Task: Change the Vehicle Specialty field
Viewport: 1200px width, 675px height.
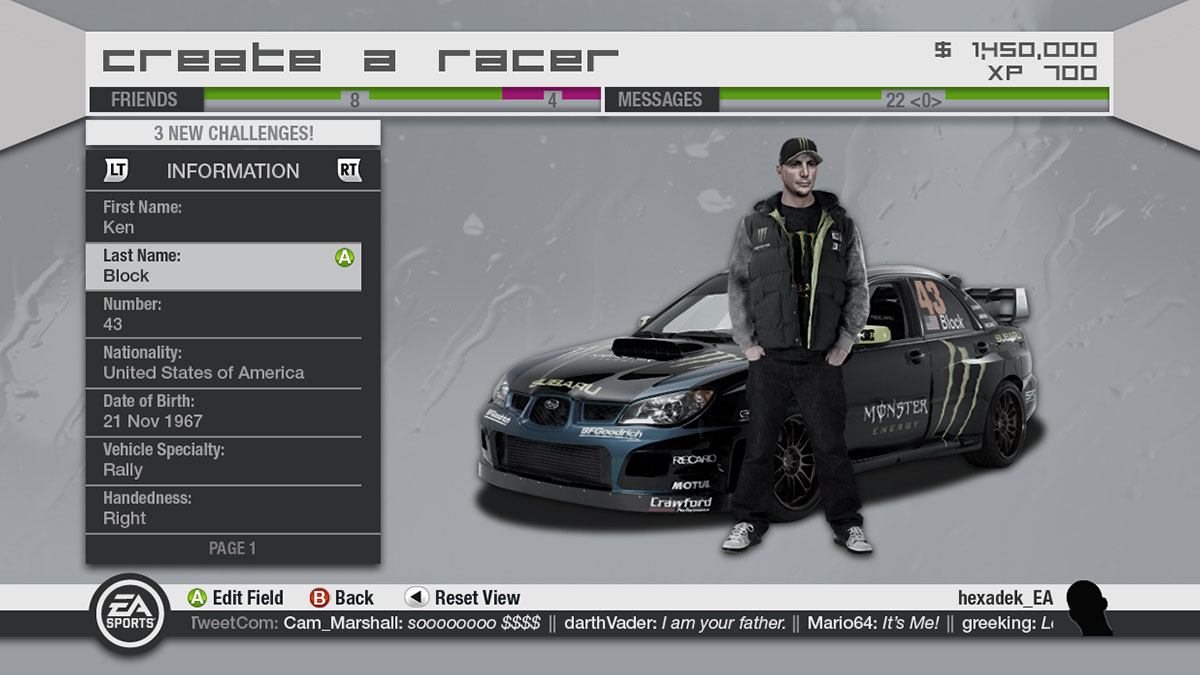Action: point(232,460)
